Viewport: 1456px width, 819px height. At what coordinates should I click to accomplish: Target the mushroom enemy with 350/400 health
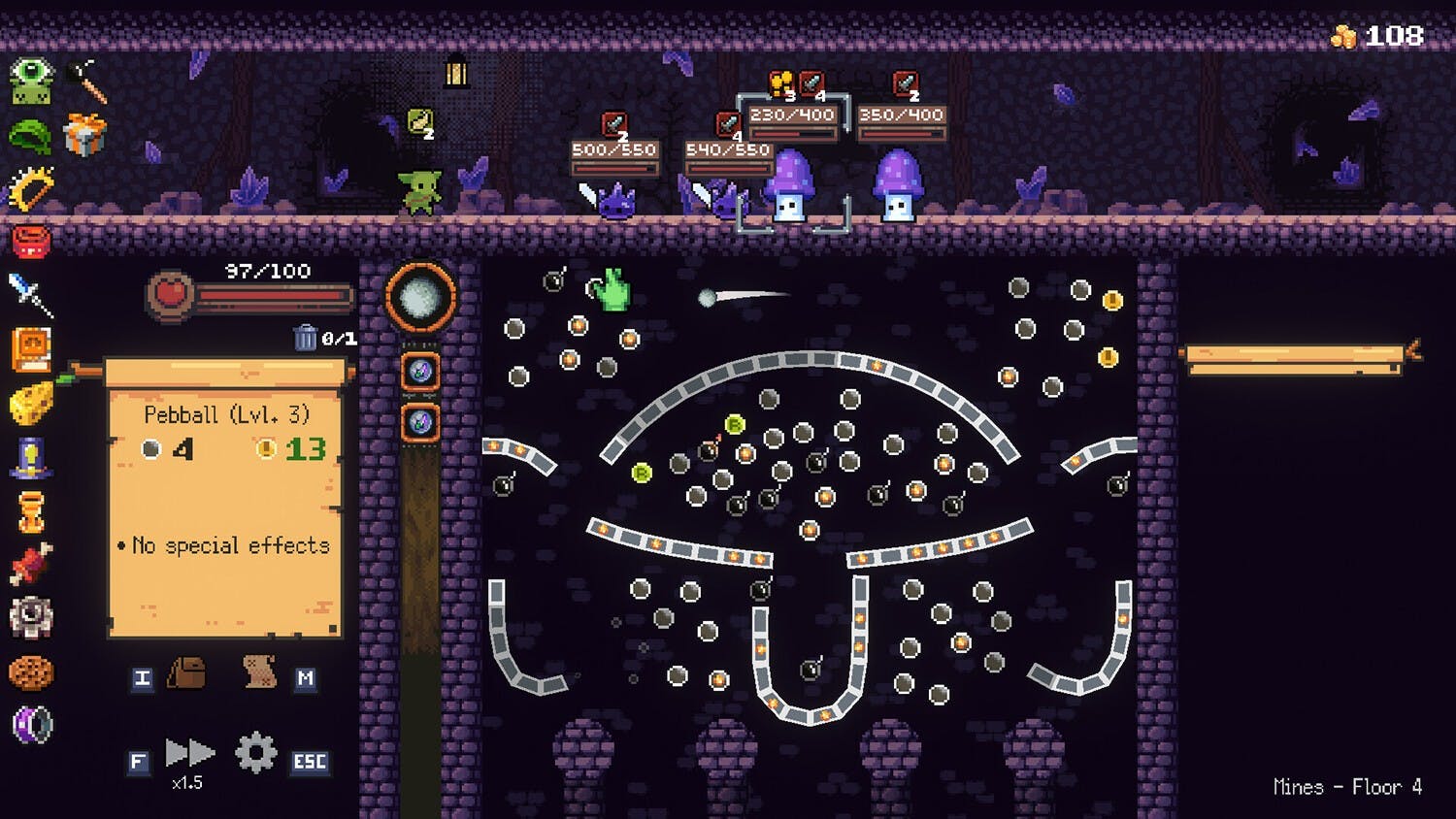coord(897,185)
